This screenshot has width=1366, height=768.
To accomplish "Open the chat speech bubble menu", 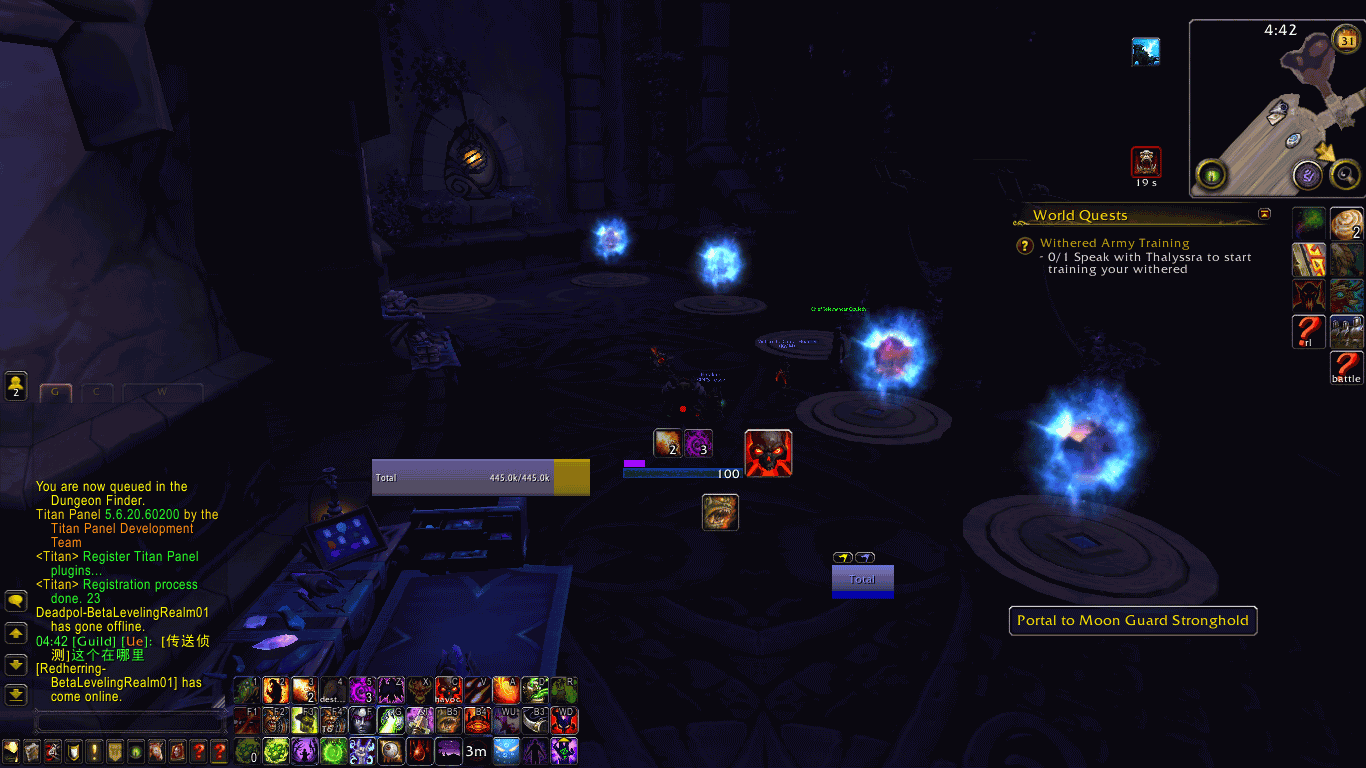I will click(16, 601).
